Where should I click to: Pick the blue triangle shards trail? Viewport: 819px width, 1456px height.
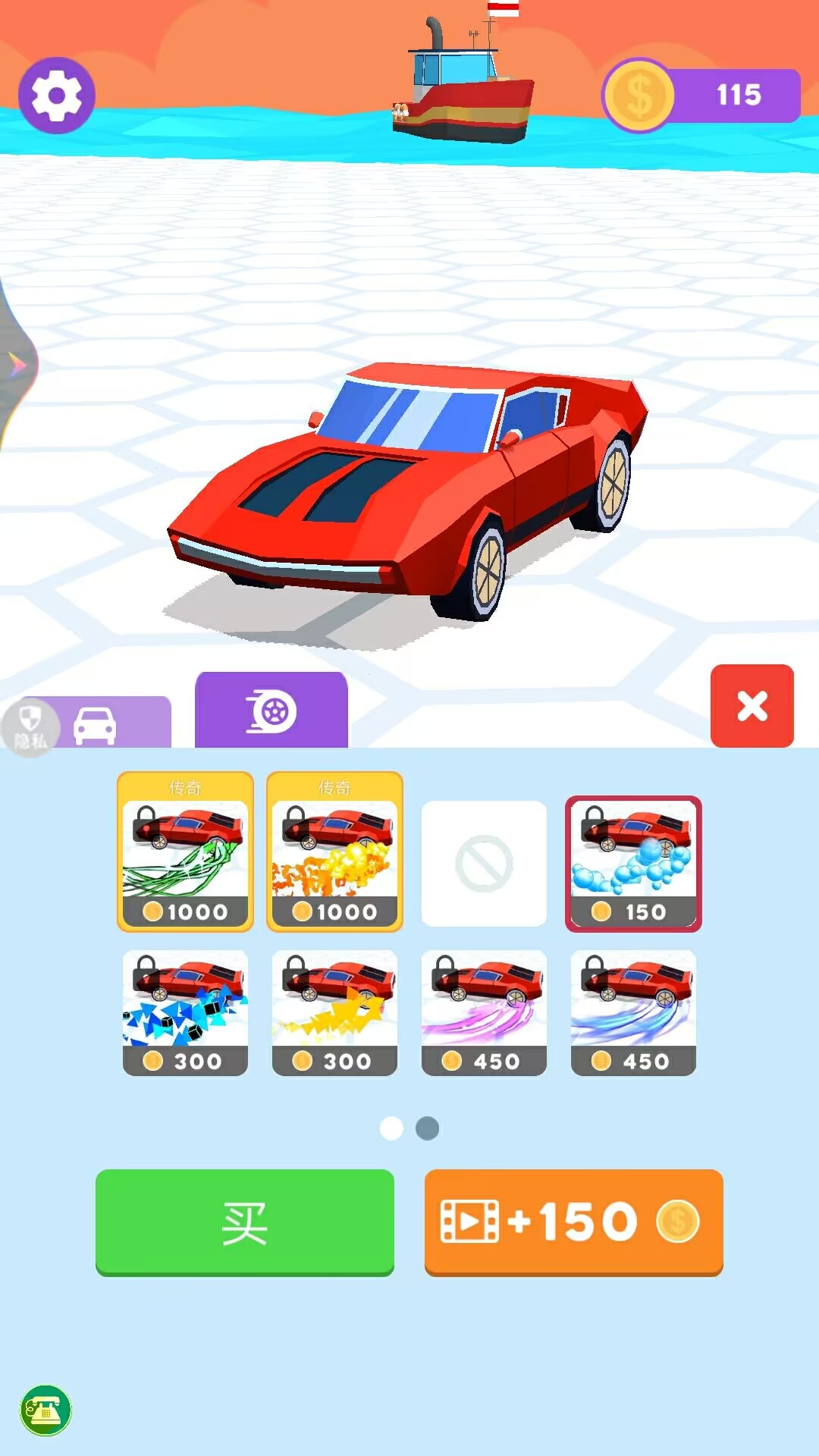pyautogui.click(x=185, y=1012)
